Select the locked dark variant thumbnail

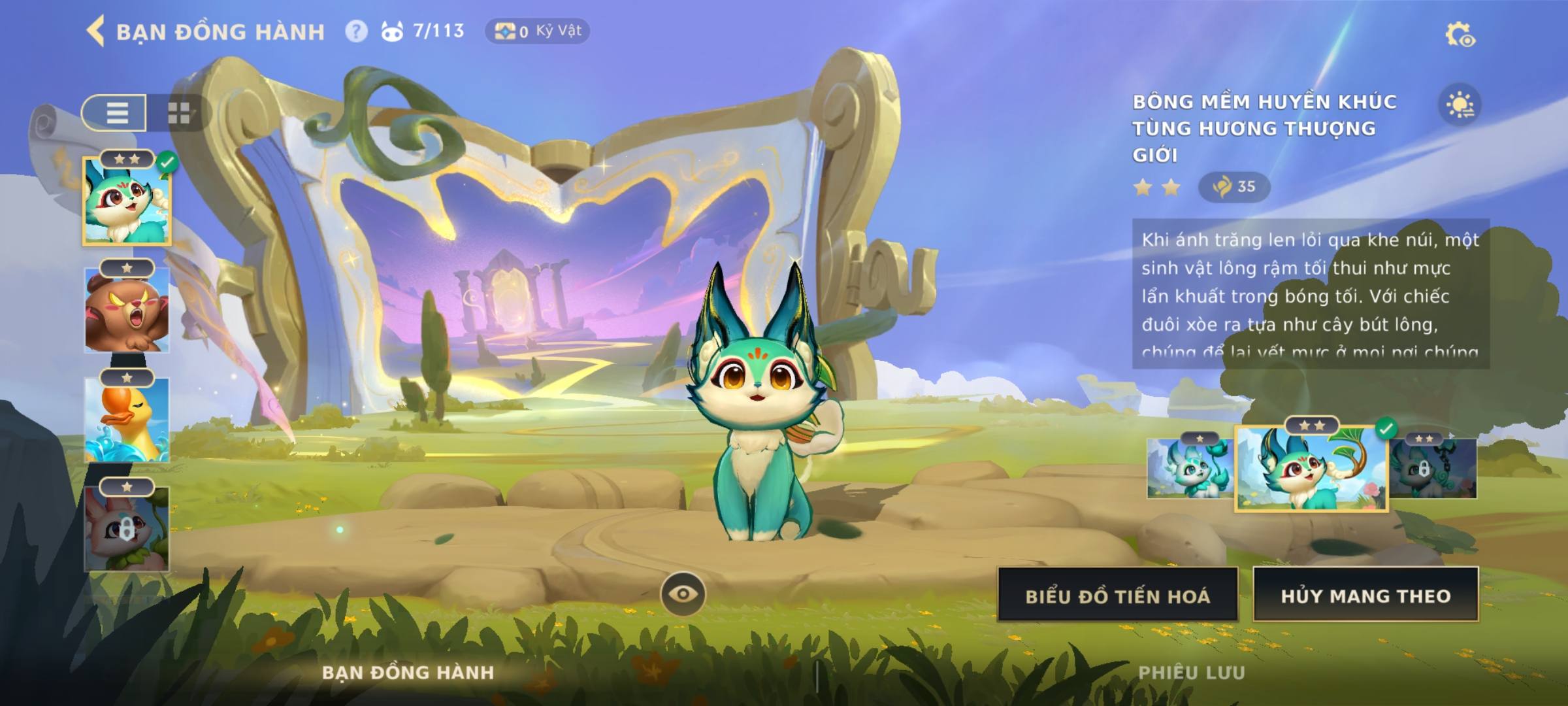click(1433, 469)
